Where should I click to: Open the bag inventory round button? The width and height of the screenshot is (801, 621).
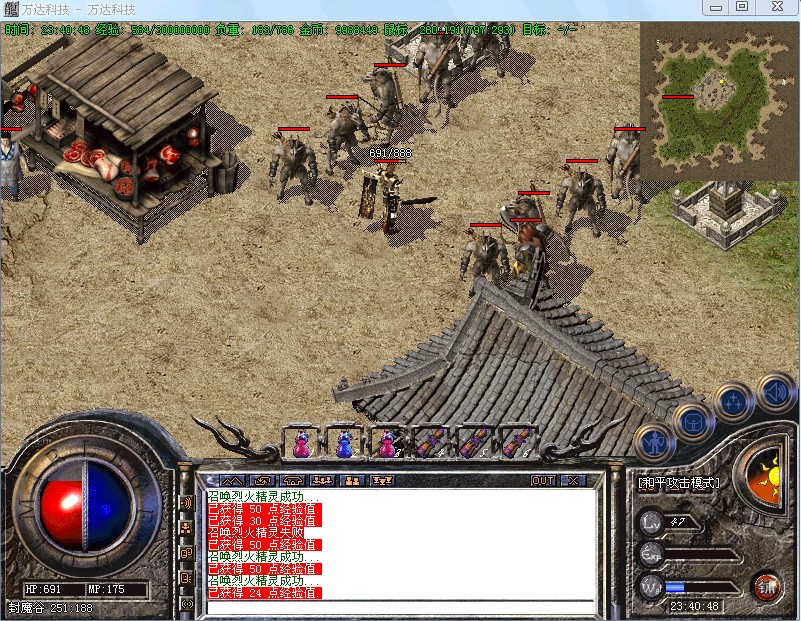pos(692,420)
